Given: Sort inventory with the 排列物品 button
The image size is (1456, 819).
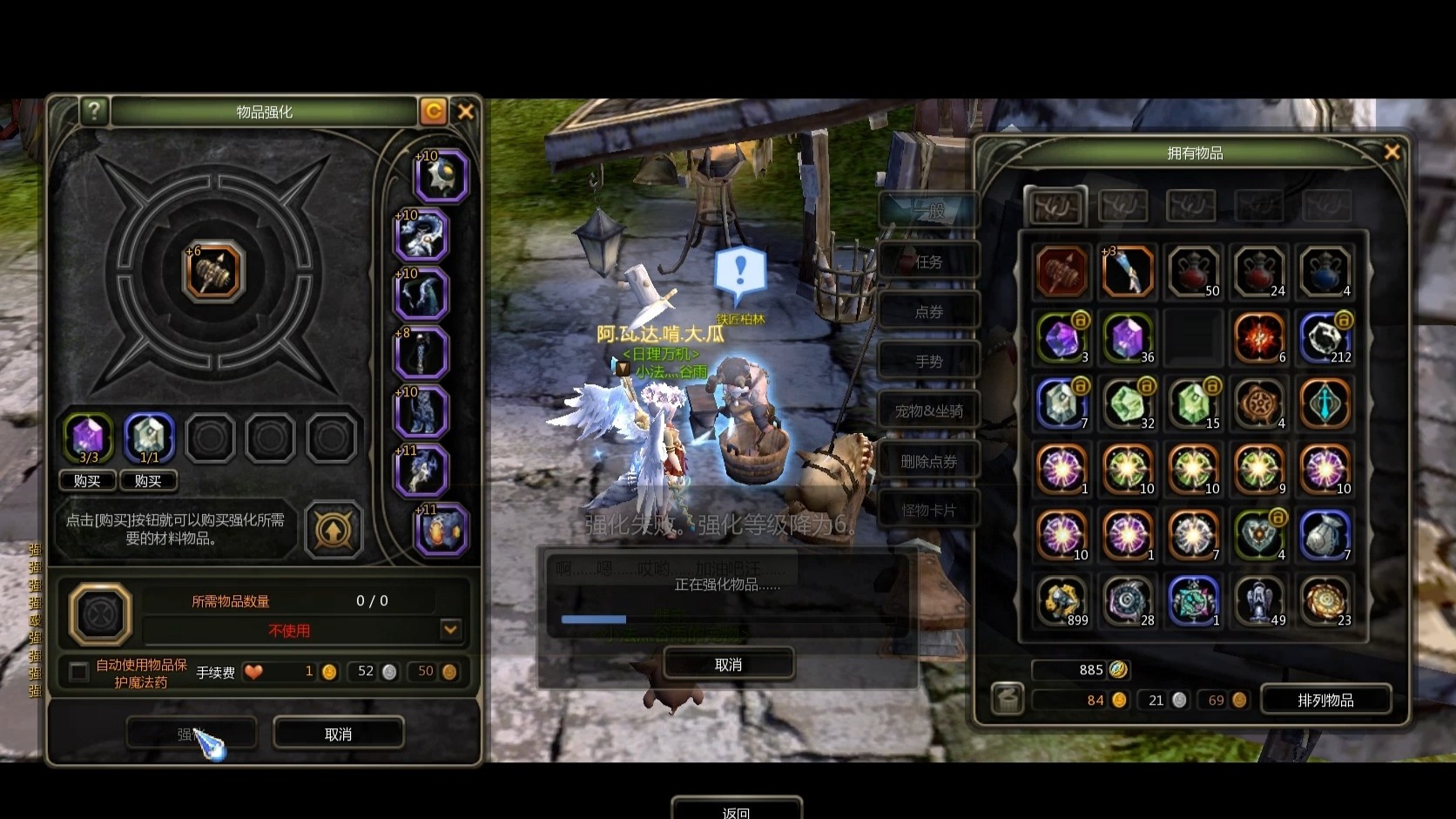Looking at the screenshot, I should pyautogui.click(x=1325, y=700).
